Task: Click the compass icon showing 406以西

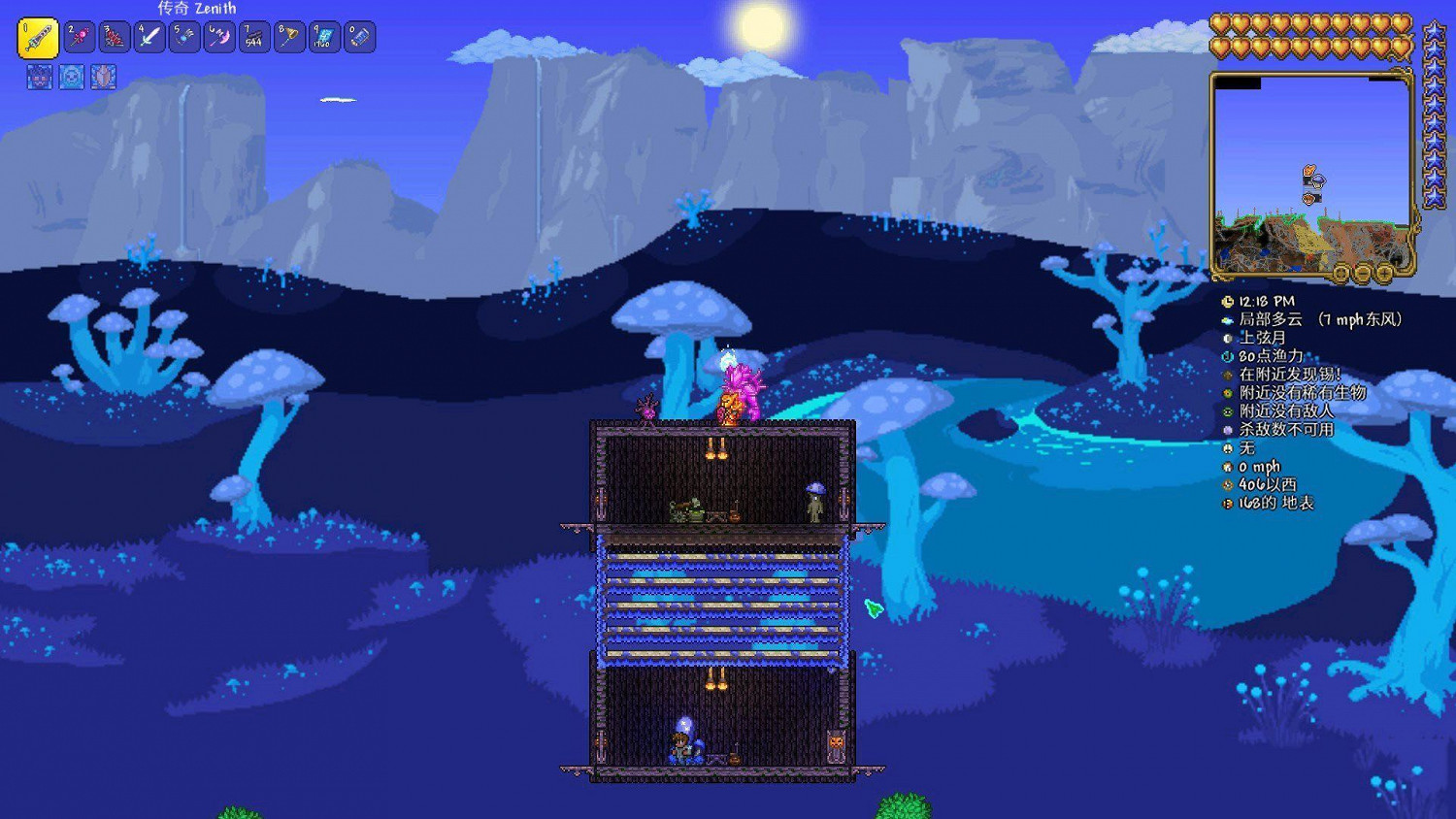Action: coord(1228,482)
